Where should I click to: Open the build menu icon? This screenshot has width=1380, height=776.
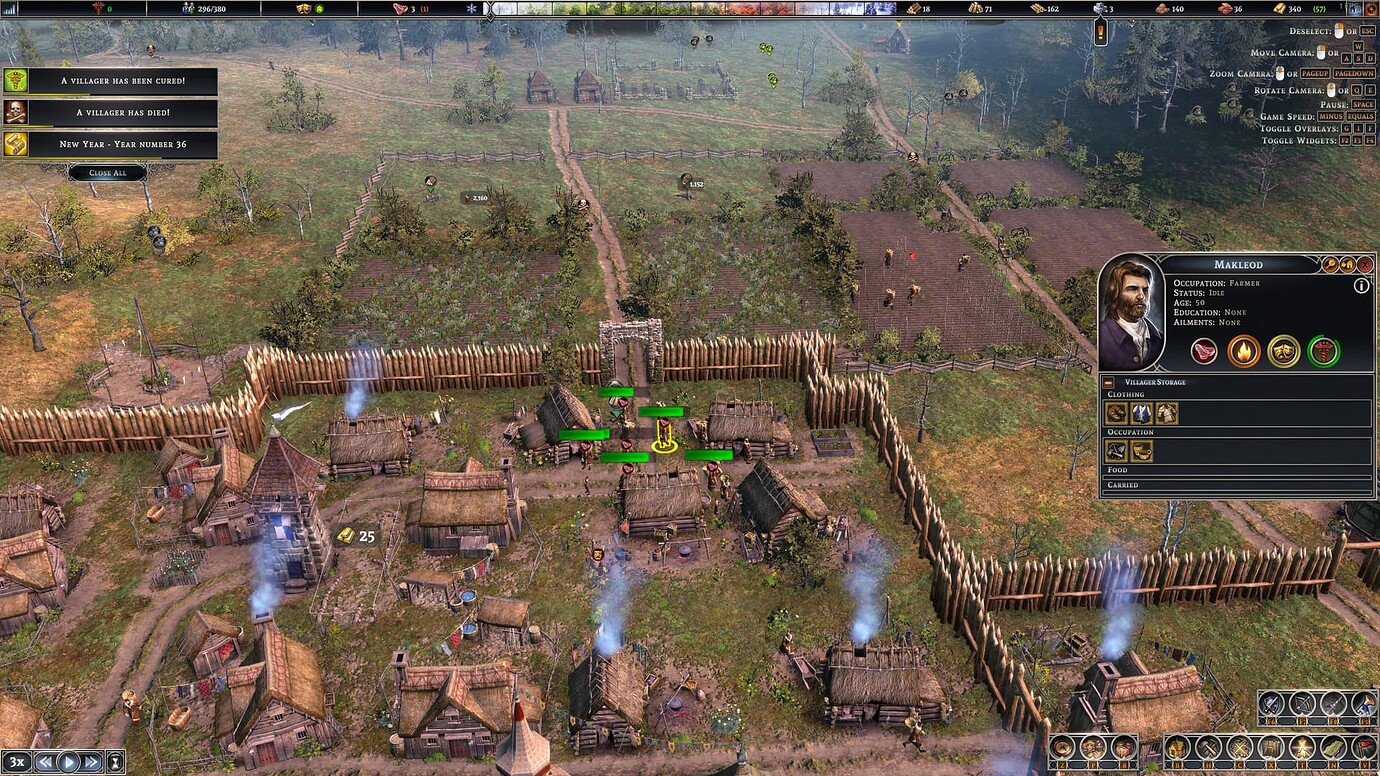click(1178, 748)
